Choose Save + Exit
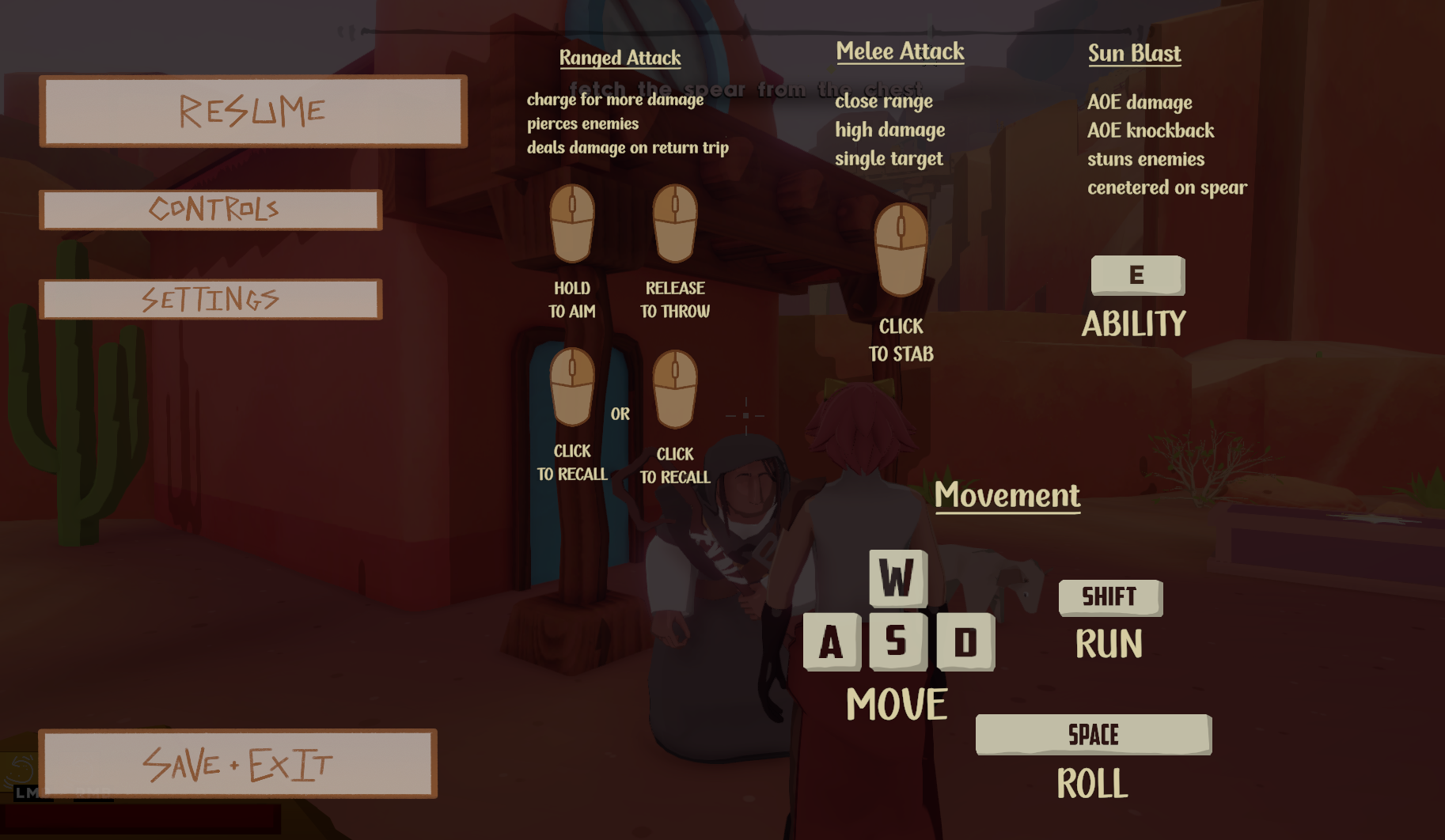1445x840 pixels. (x=238, y=763)
